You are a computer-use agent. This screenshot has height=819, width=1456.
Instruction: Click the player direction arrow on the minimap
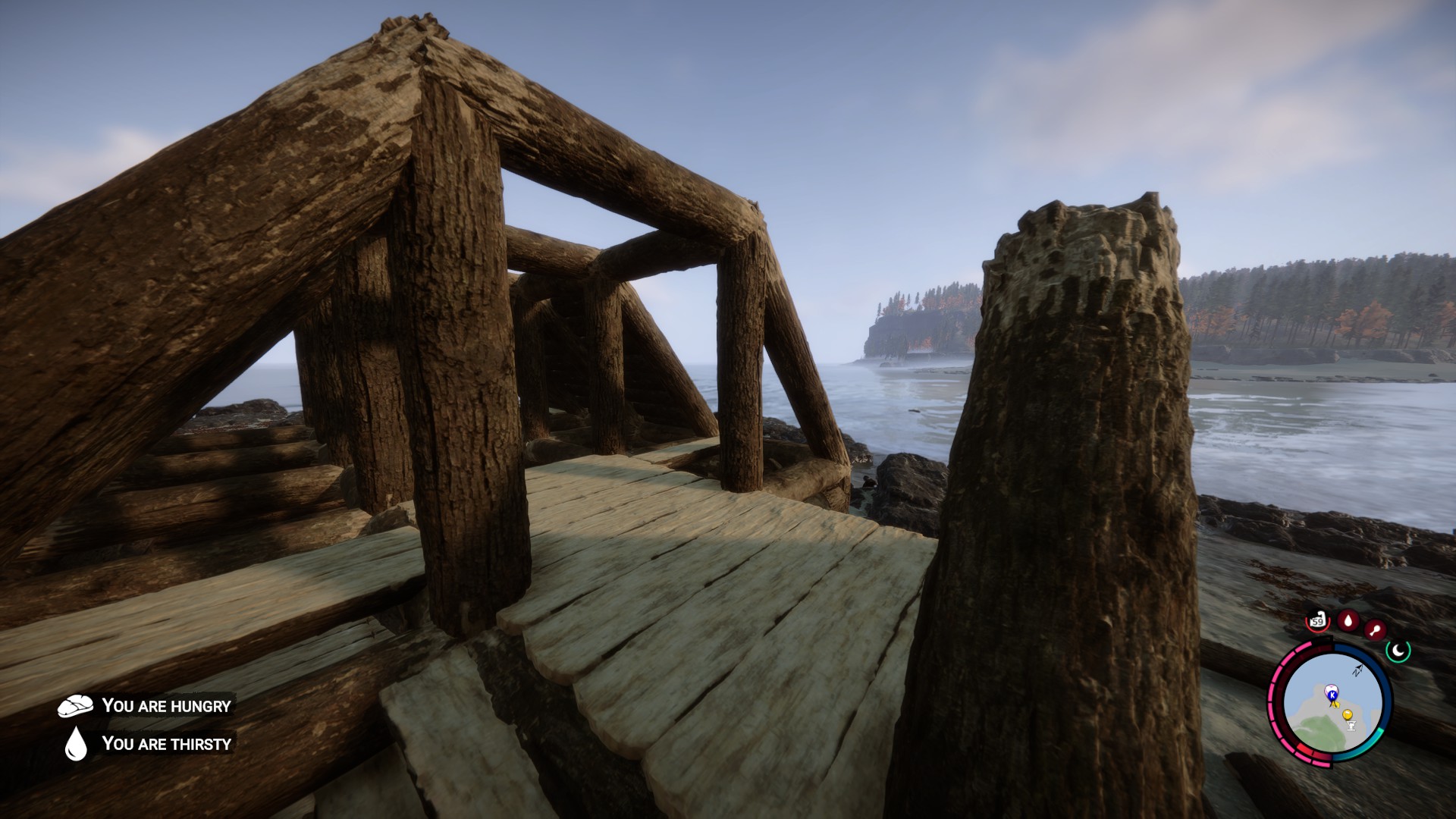[1357, 670]
